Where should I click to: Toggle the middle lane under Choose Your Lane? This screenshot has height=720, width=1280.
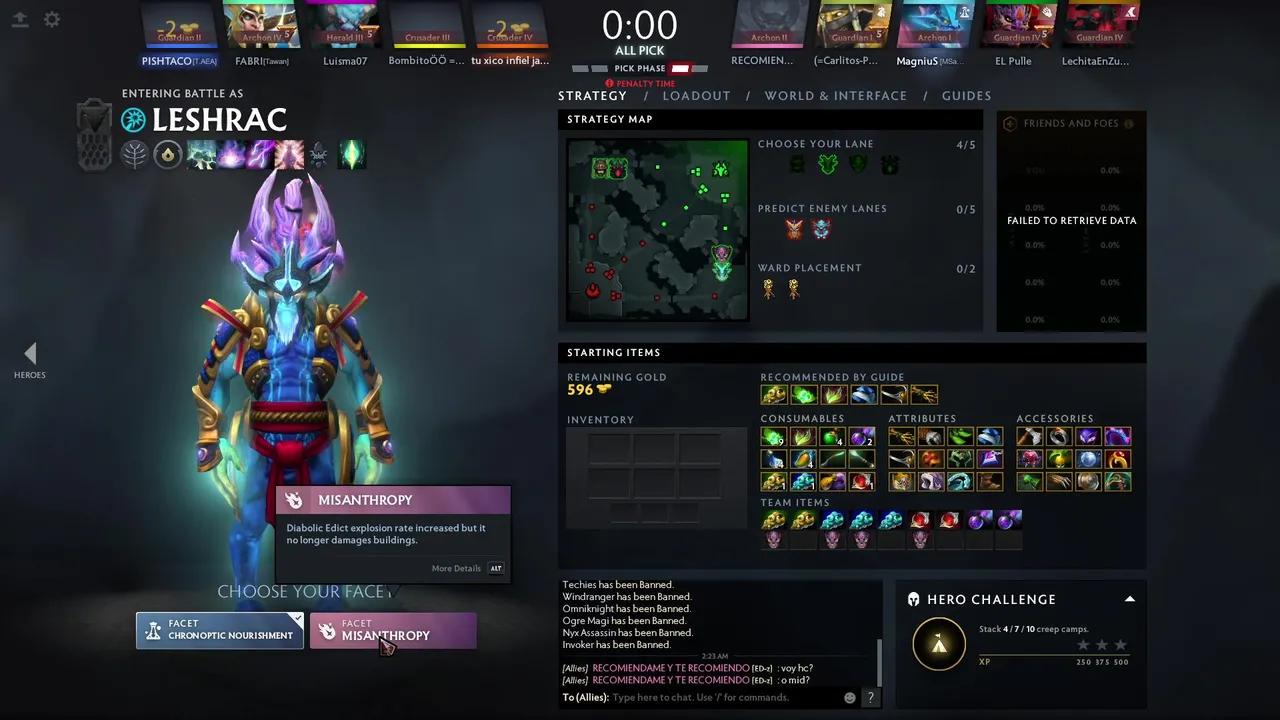coord(827,163)
